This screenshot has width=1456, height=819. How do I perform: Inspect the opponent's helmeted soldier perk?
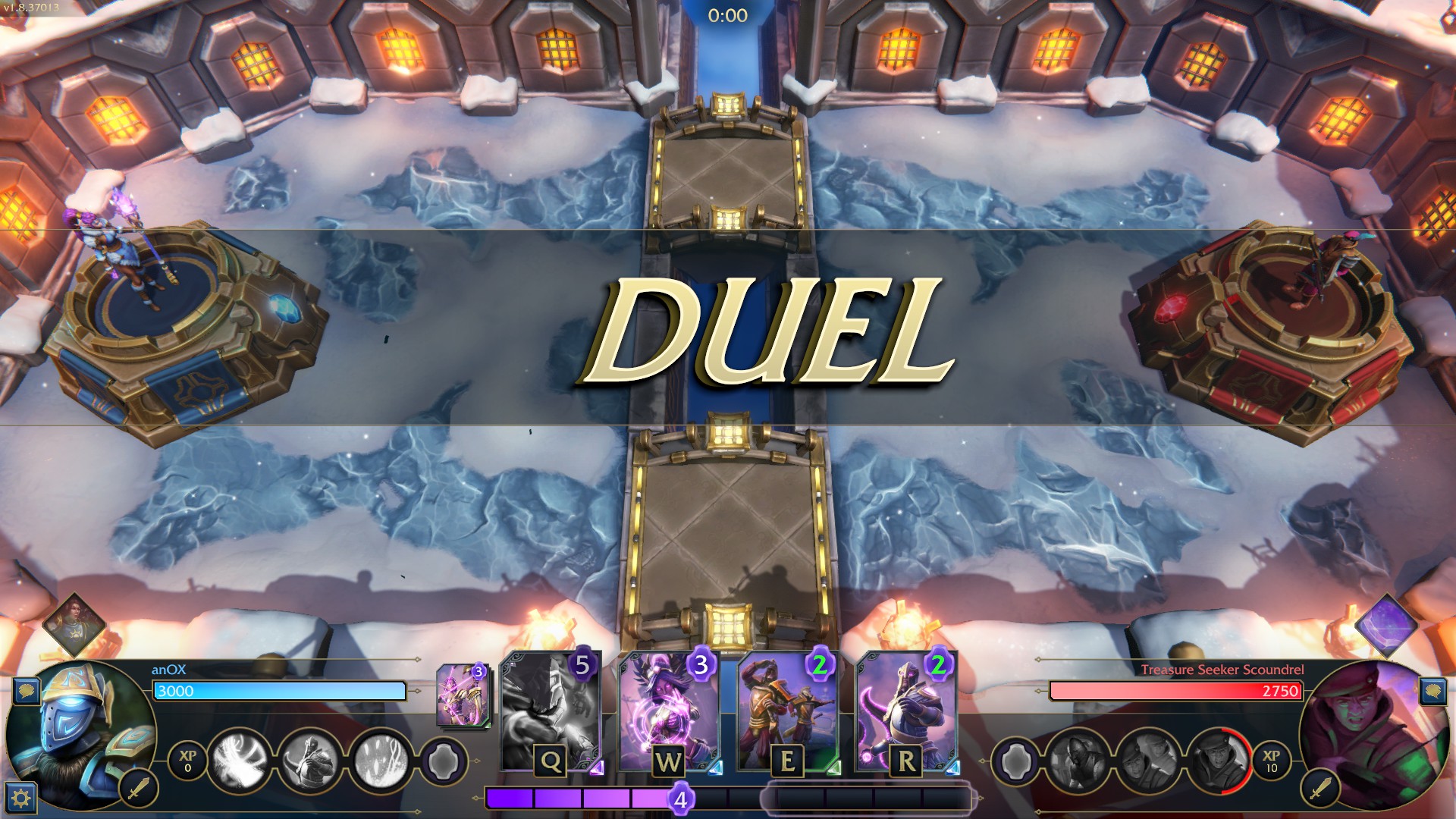point(1078,759)
